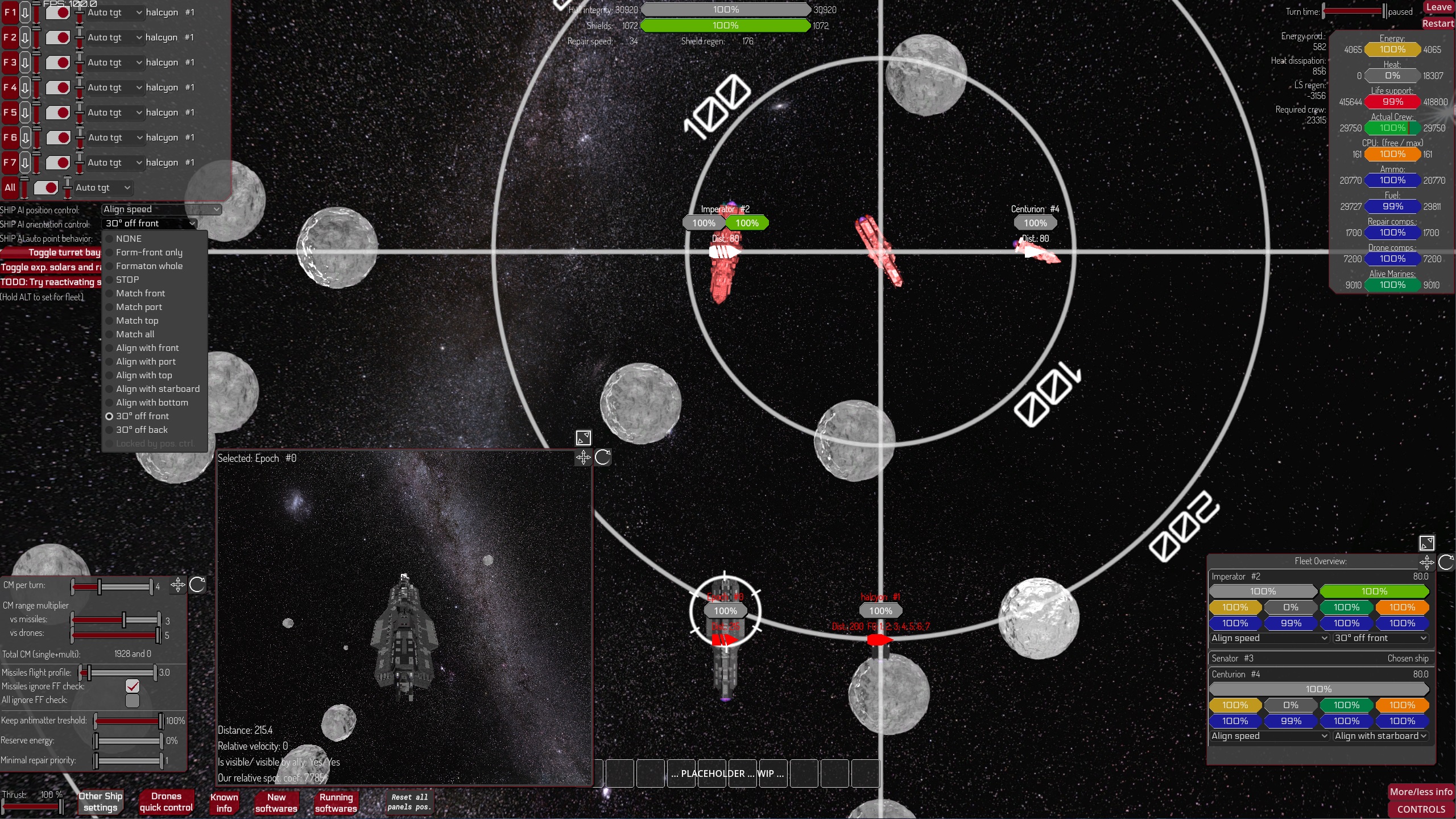The height and width of the screenshot is (819, 1456).
Task: Reset all panels positions
Action: (409, 802)
